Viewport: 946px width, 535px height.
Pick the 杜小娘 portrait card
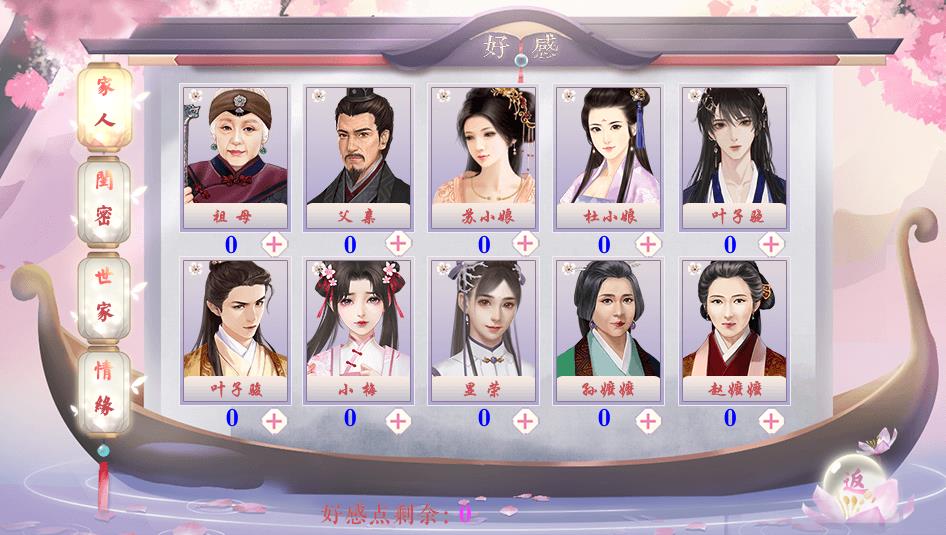pos(608,157)
